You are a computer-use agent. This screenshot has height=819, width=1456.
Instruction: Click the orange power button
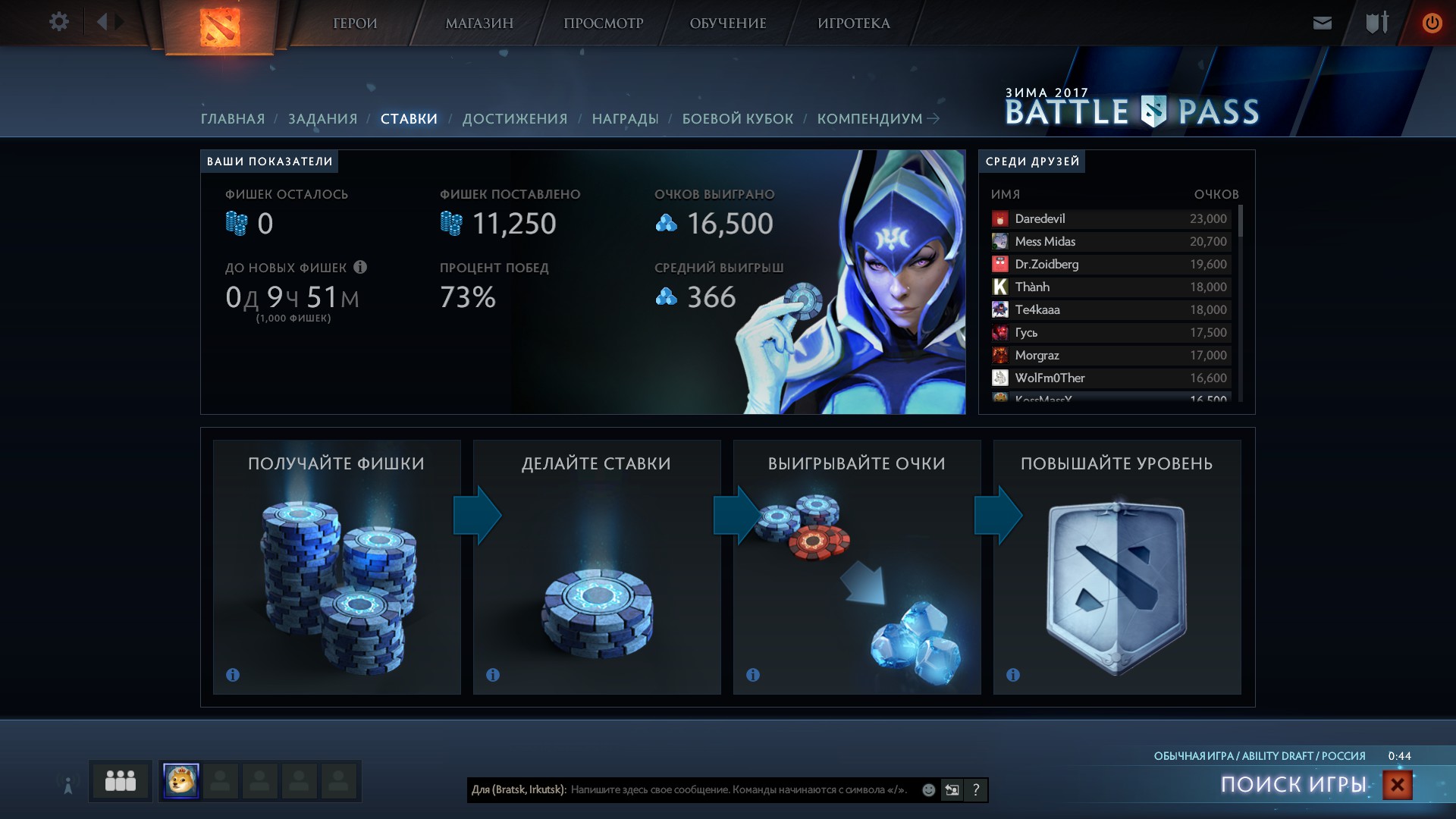point(1432,23)
